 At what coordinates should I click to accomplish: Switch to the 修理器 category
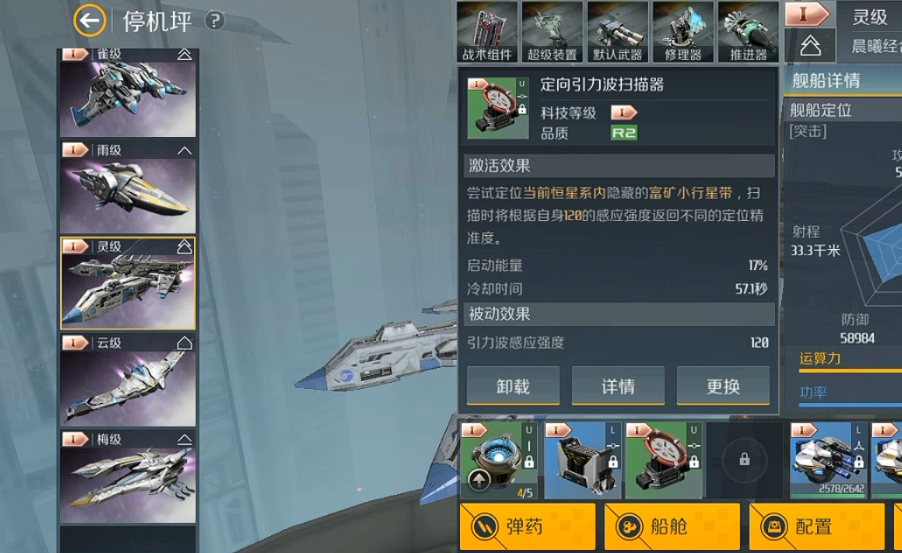coord(682,32)
